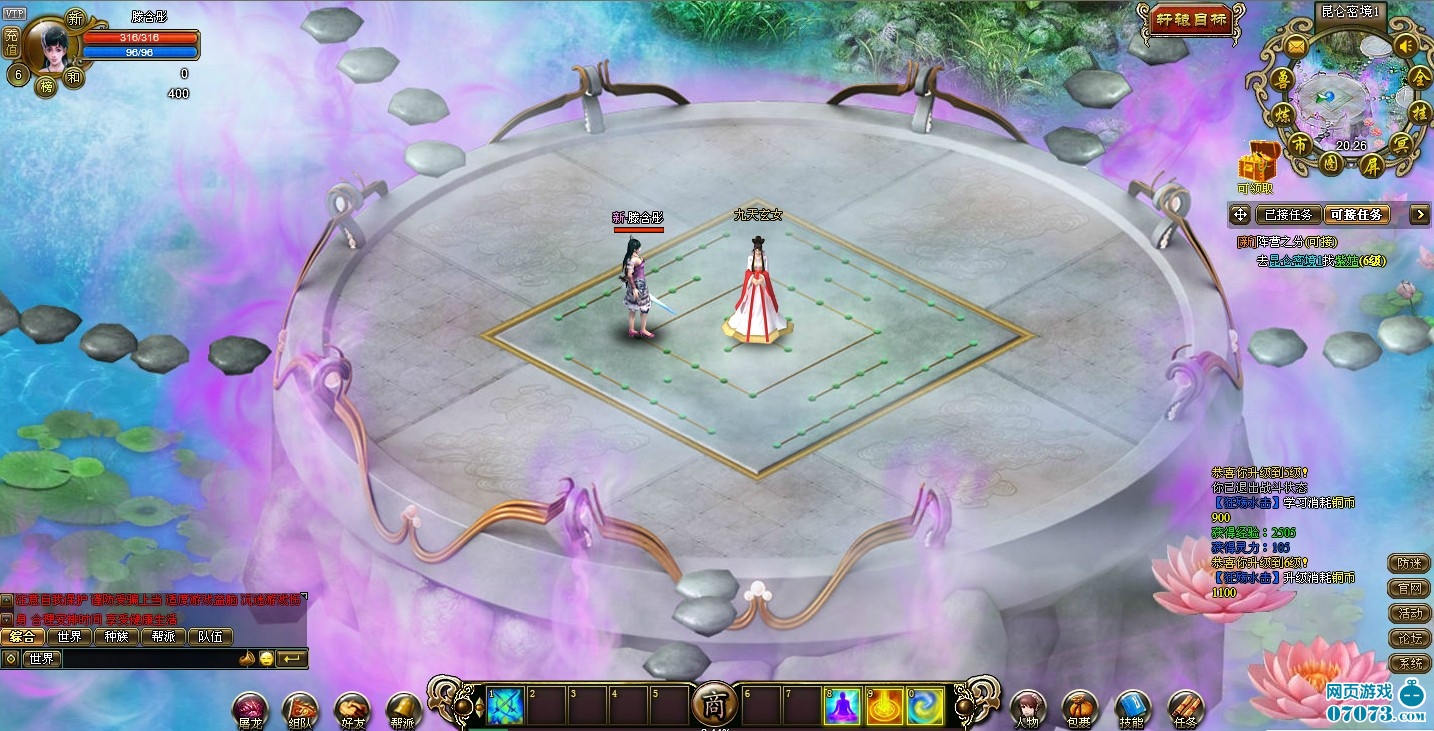Switch chat to the 种族 tab
Viewport: 1434px width, 731px height.
116,636
